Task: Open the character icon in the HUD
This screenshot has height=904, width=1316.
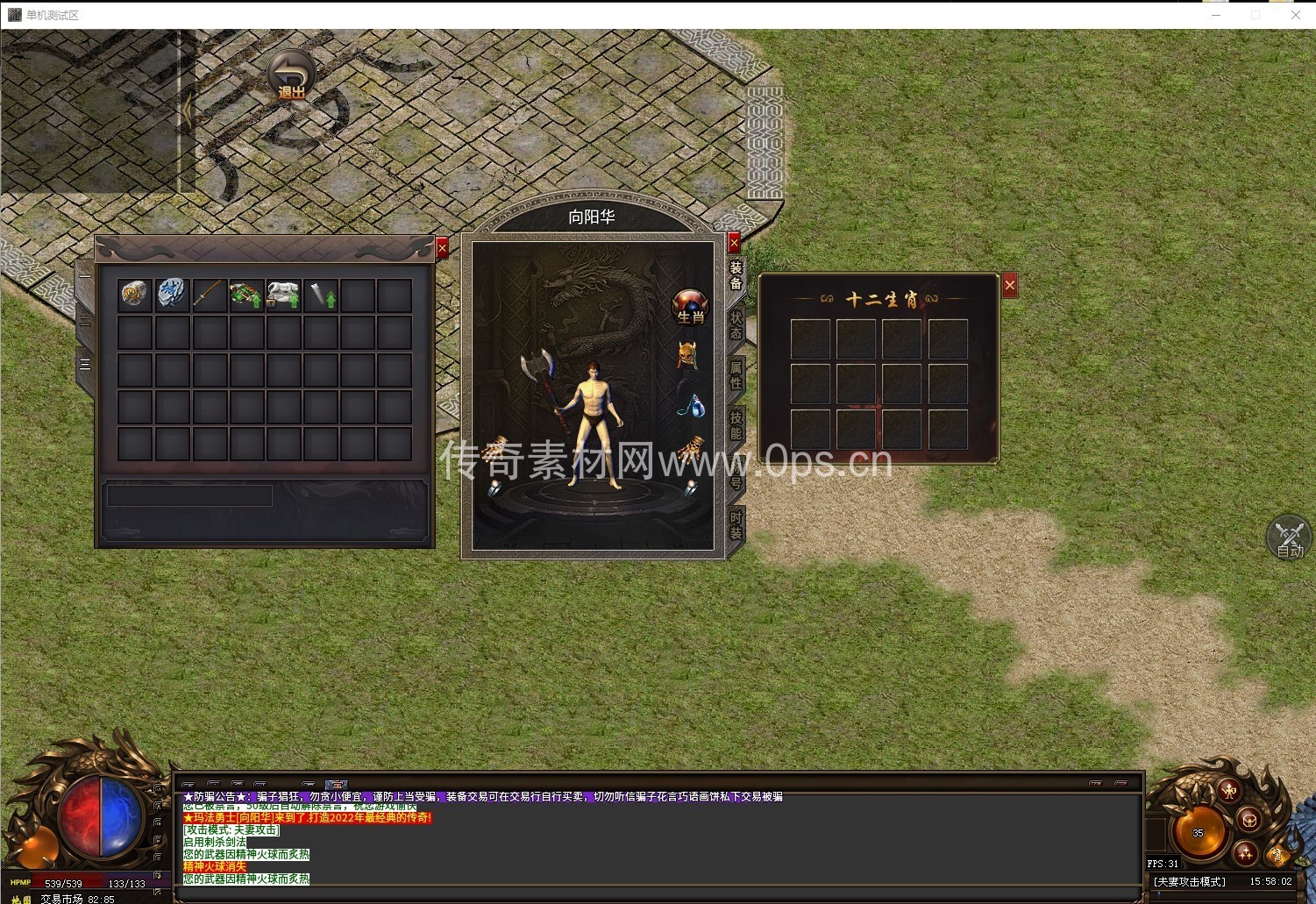Action: [x=1229, y=790]
